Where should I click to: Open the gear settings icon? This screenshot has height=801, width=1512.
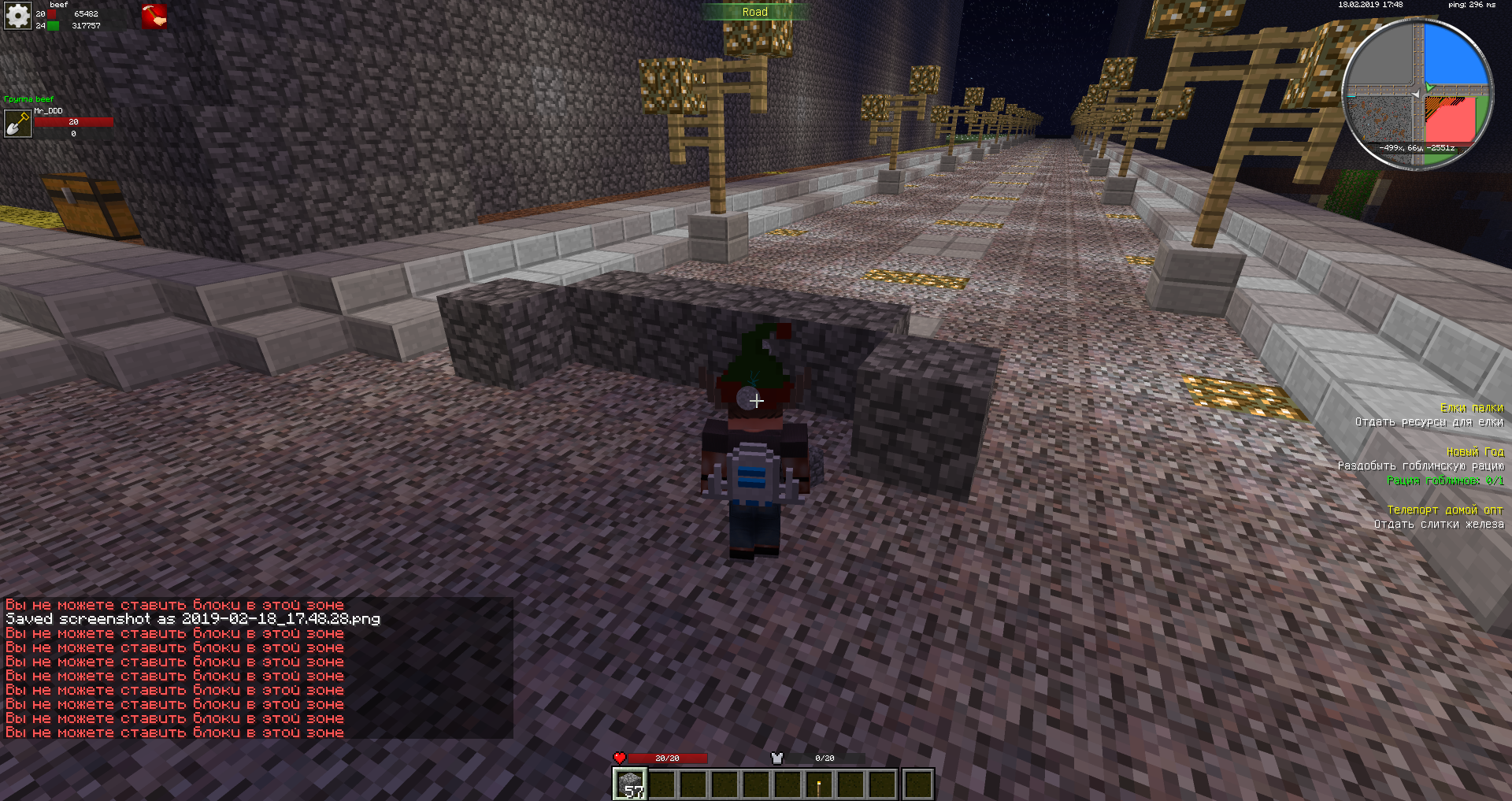(17, 15)
